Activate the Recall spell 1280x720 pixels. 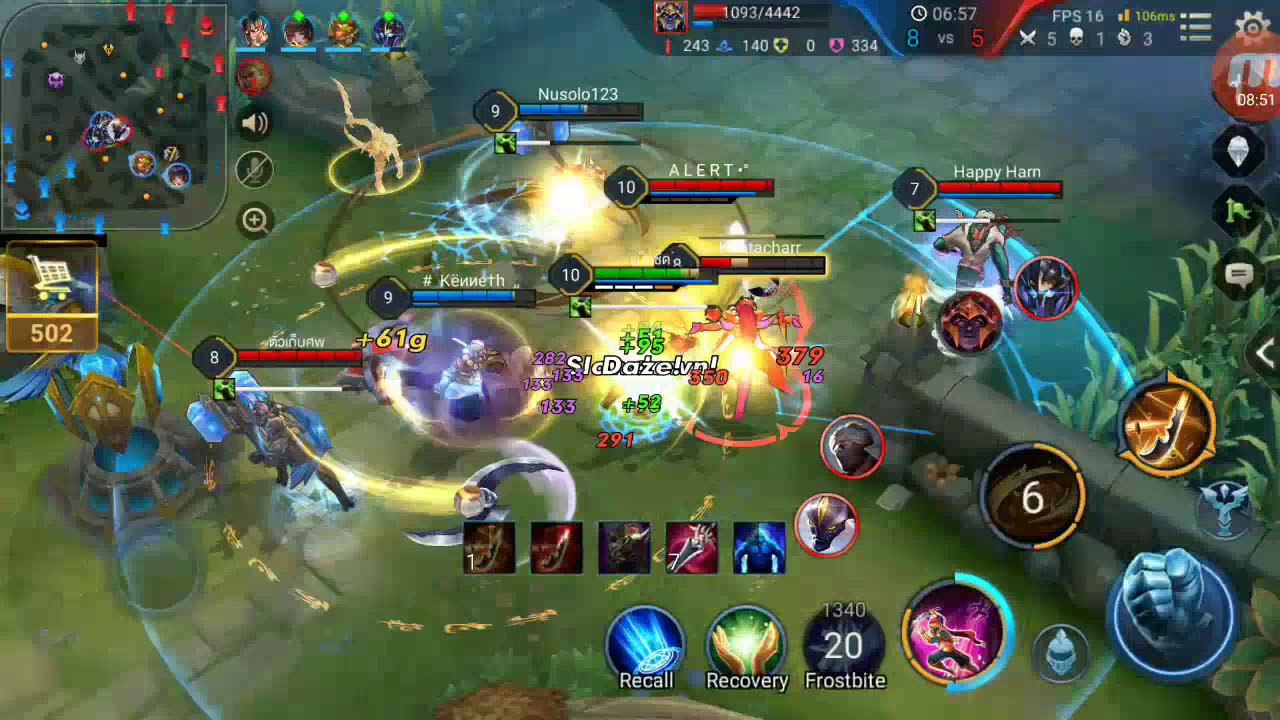(646, 647)
